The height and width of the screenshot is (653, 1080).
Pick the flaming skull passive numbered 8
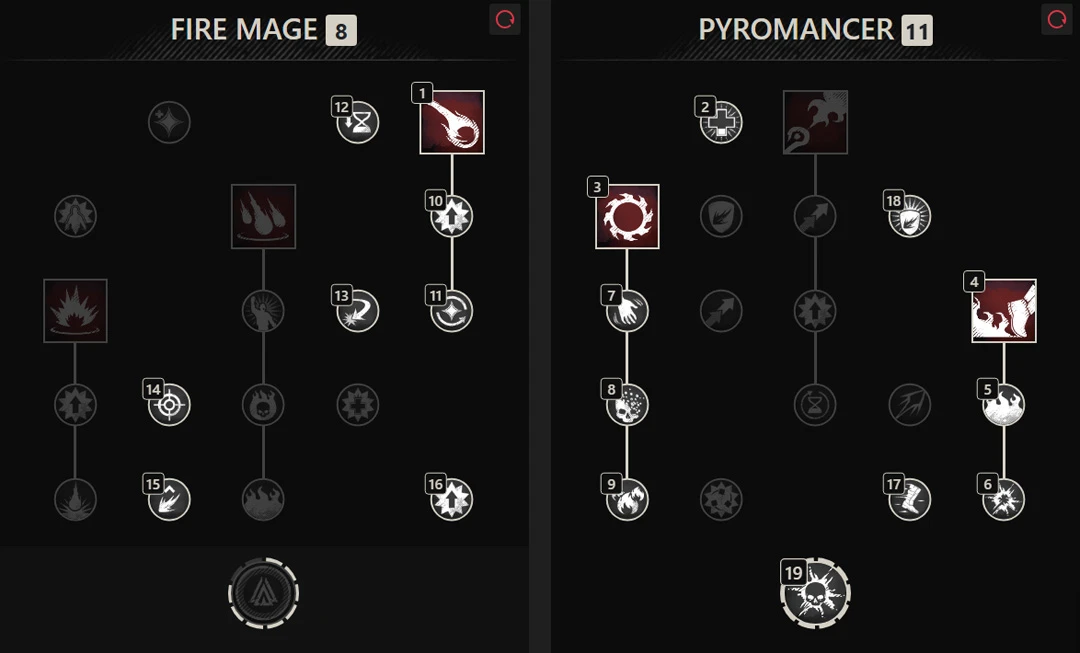(x=627, y=405)
